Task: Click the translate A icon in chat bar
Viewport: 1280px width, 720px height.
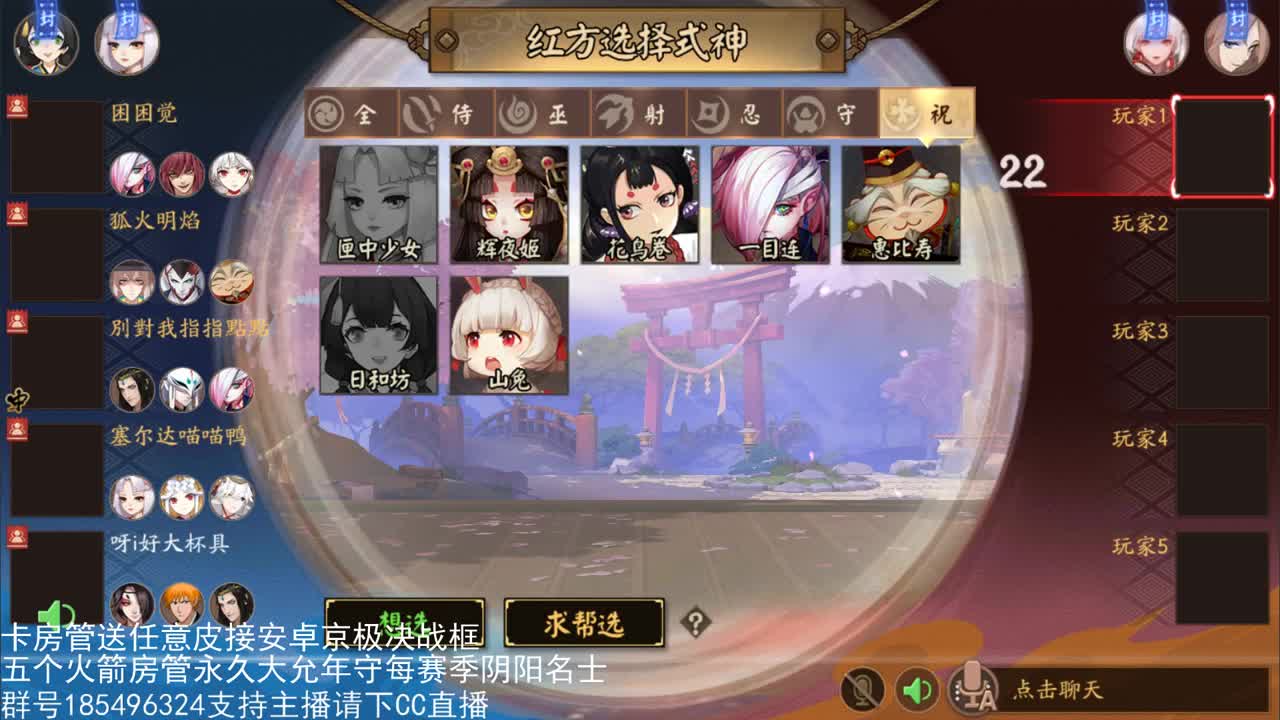Action: [x=972, y=686]
